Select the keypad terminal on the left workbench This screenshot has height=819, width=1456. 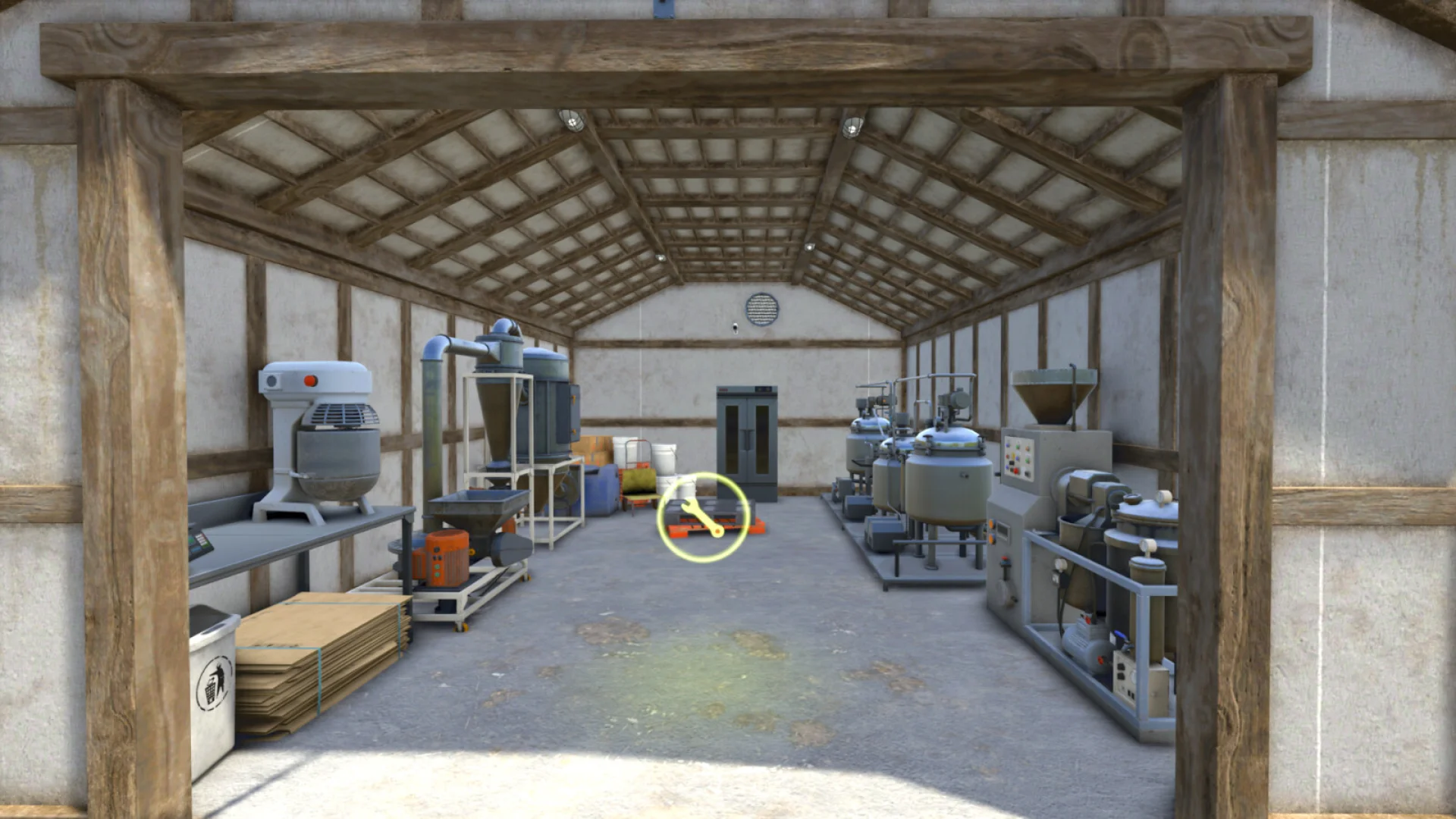tap(198, 541)
